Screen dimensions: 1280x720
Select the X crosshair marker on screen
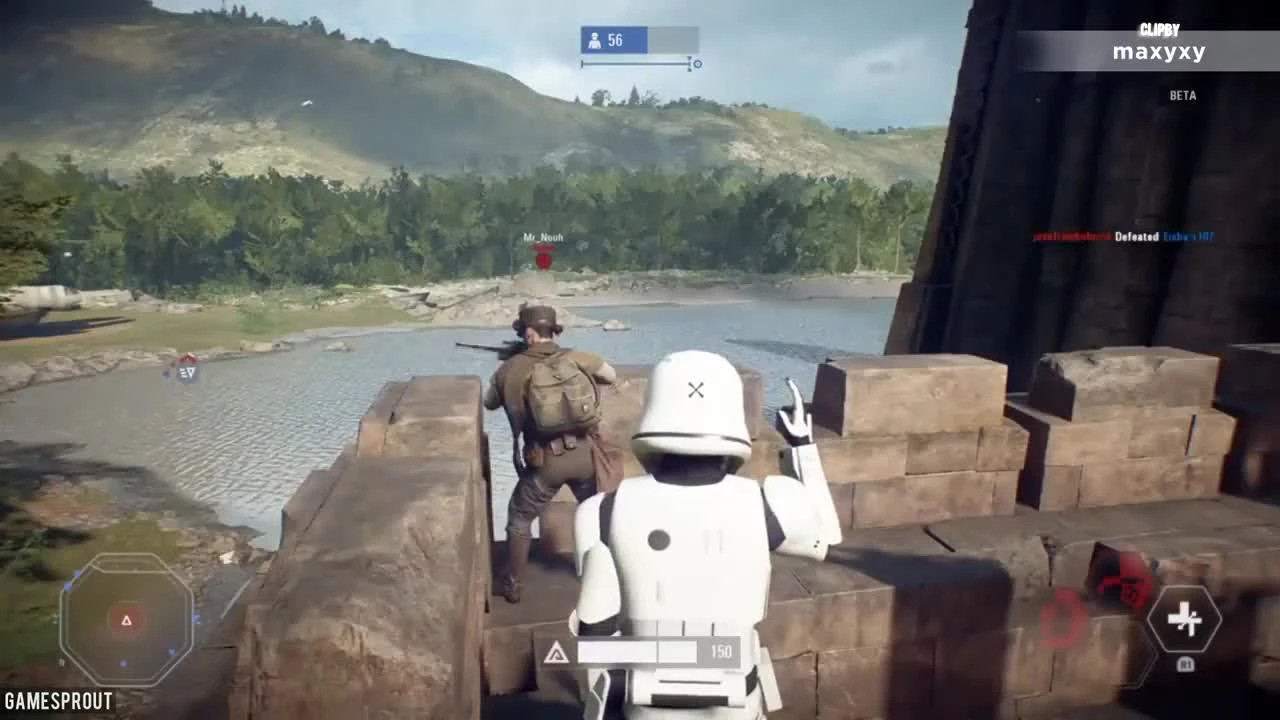coord(696,389)
